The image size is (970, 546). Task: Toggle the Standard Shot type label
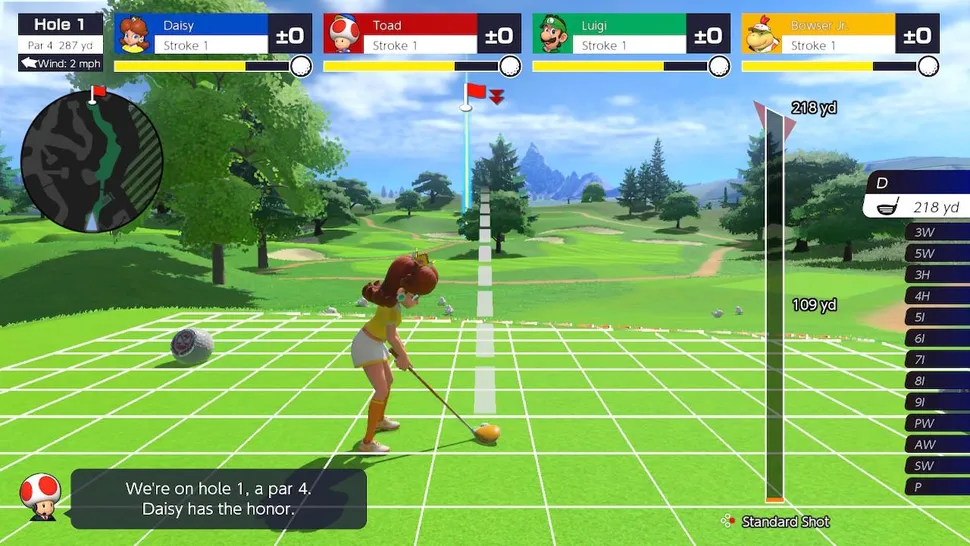pyautogui.click(x=784, y=521)
